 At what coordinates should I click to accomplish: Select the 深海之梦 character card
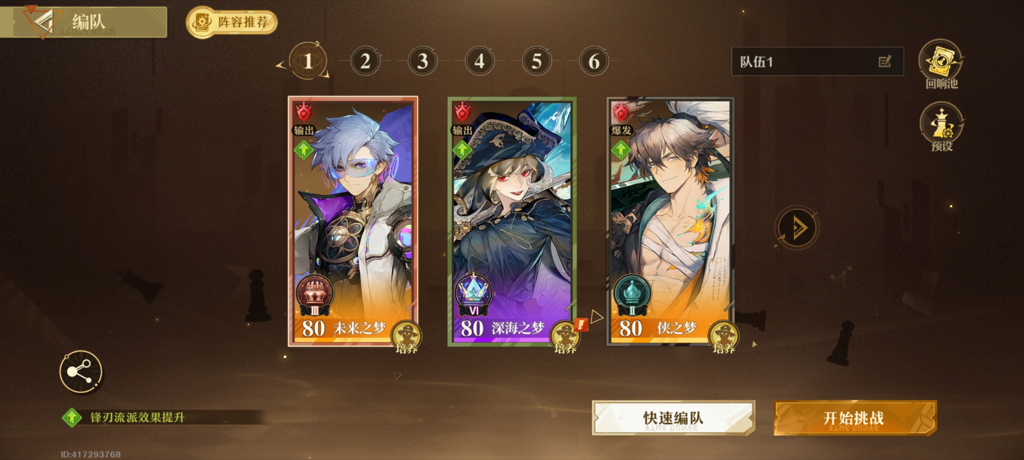(x=511, y=210)
